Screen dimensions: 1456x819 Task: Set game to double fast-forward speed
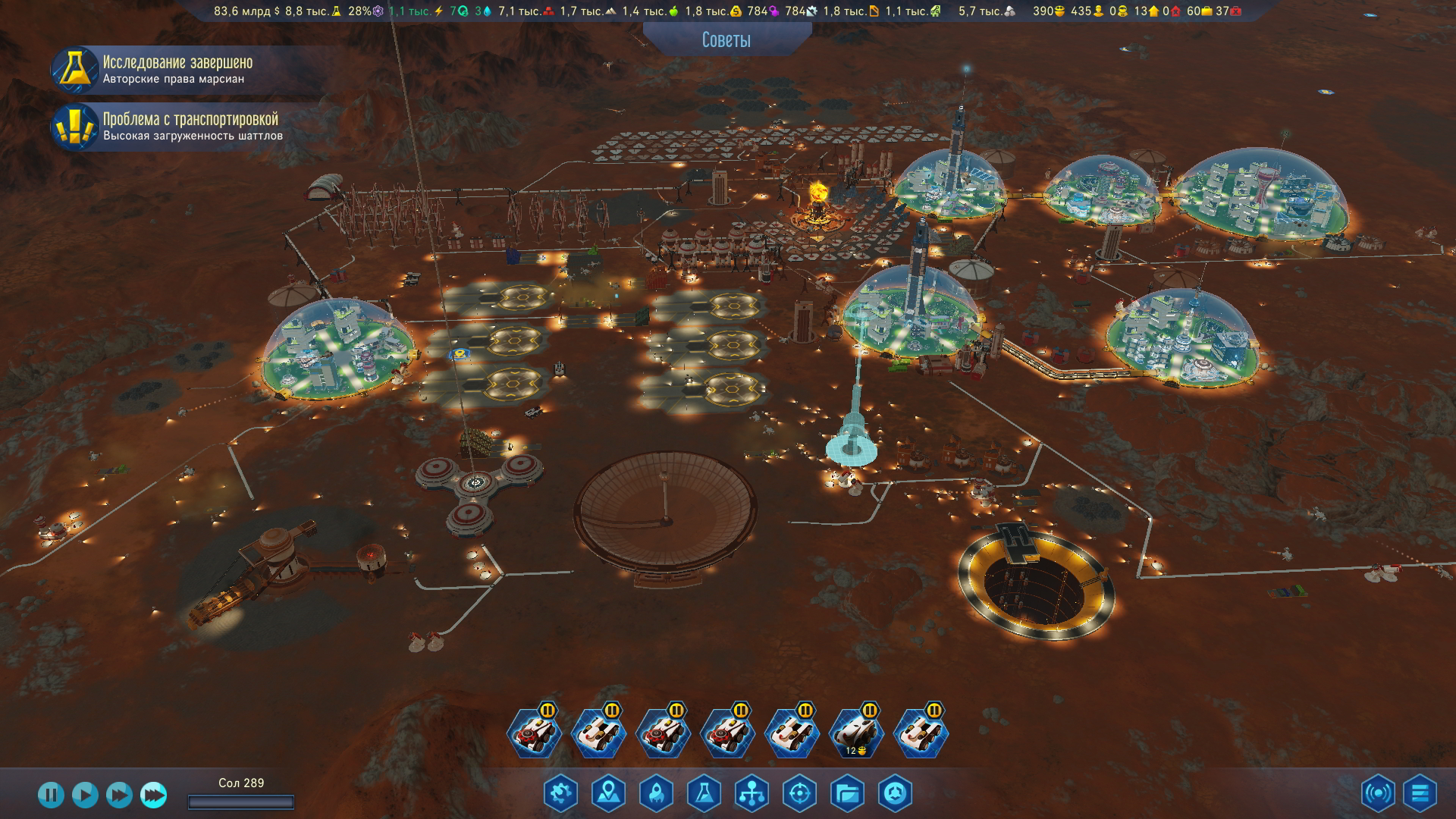tap(119, 795)
